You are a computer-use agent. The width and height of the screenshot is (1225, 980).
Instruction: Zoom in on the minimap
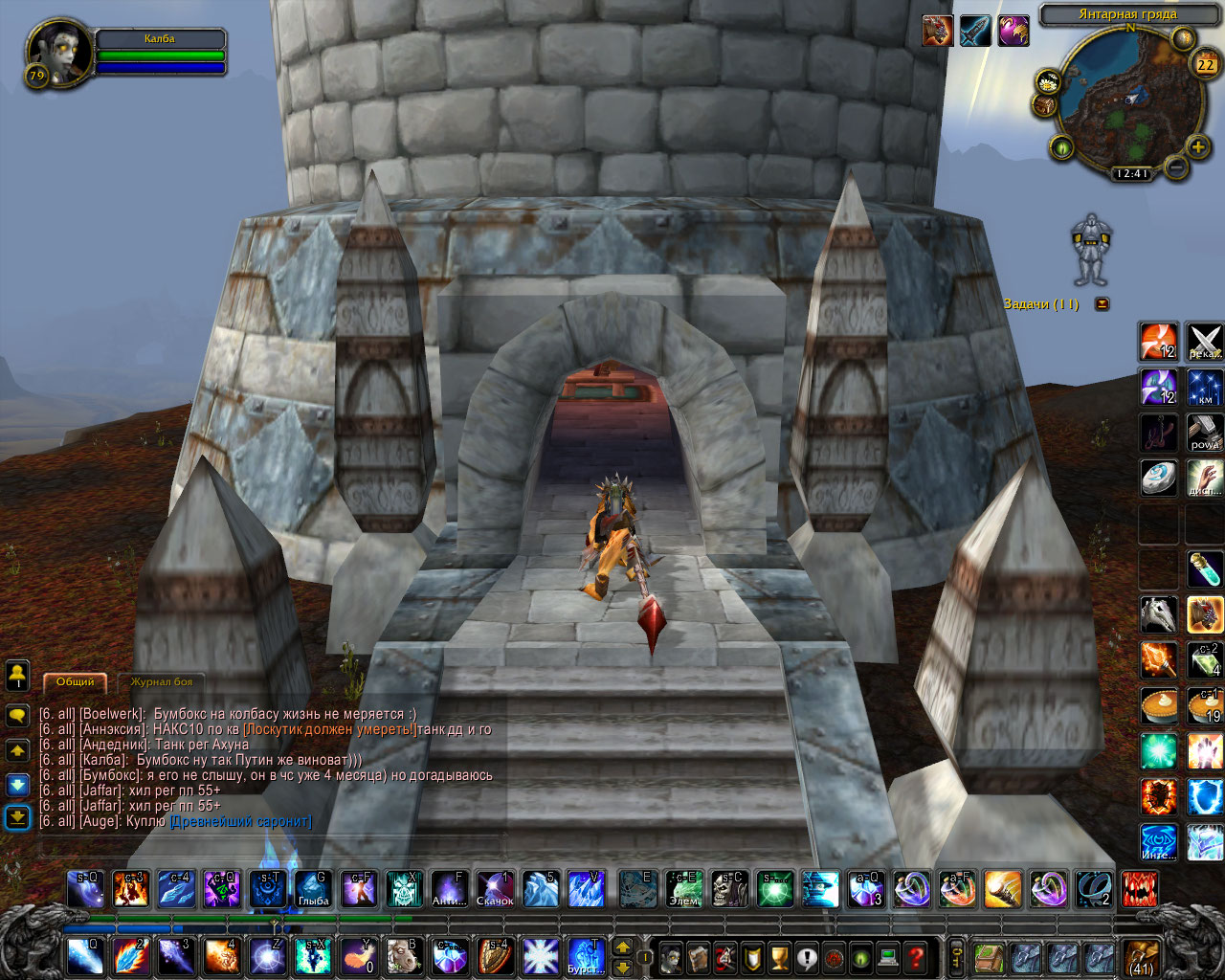click(x=1197, y=147)
